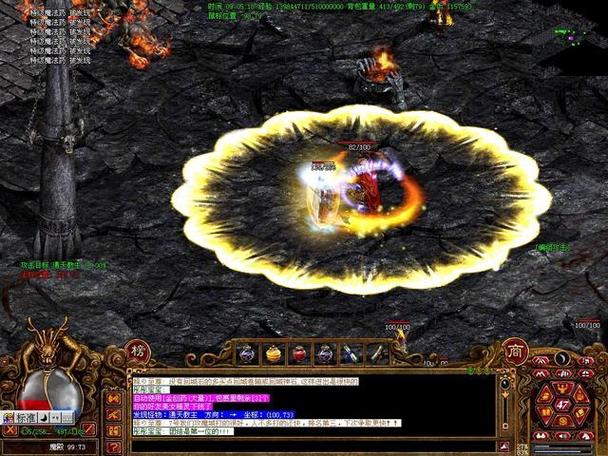The image size is (608, 456).
Task: Use the red health potion in the belt
Action: [x=299, y=353]
